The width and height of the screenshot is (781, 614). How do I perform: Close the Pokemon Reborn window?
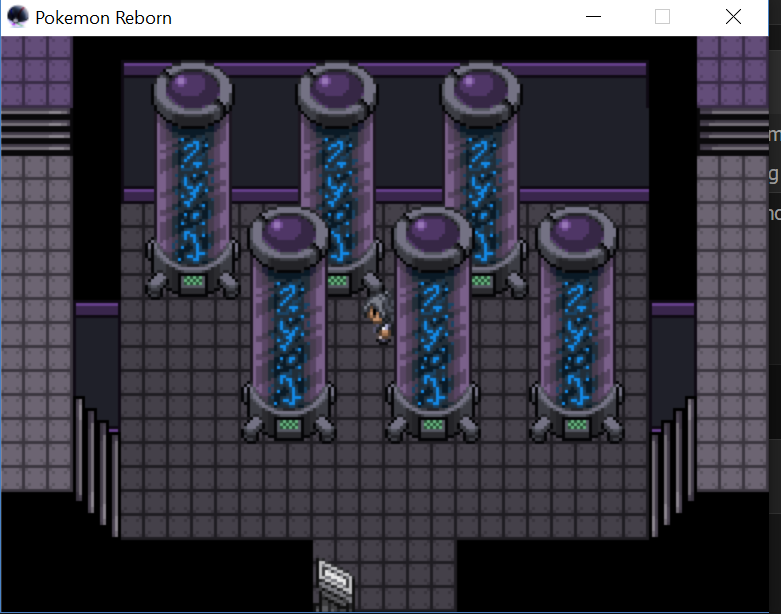click(x=733, y=17)
